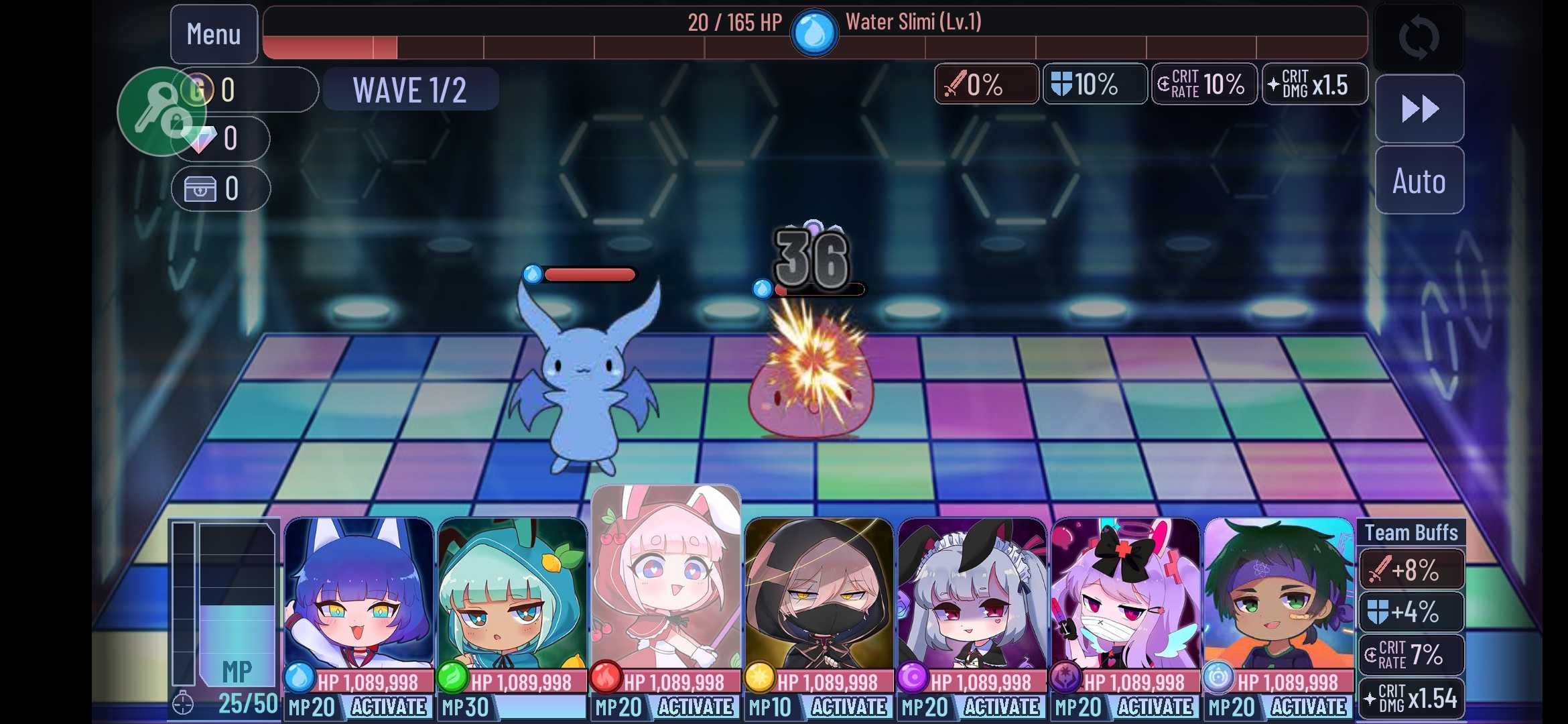Open the Menu button
The height and width of the screenshot is (724, 1568).
click(214, 34)
